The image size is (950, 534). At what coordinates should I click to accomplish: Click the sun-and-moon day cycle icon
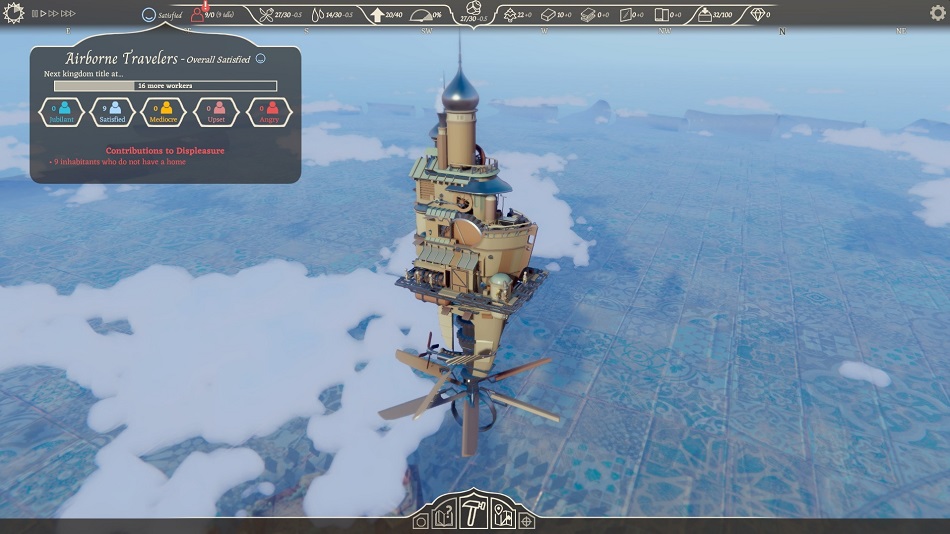coord(14,13)
